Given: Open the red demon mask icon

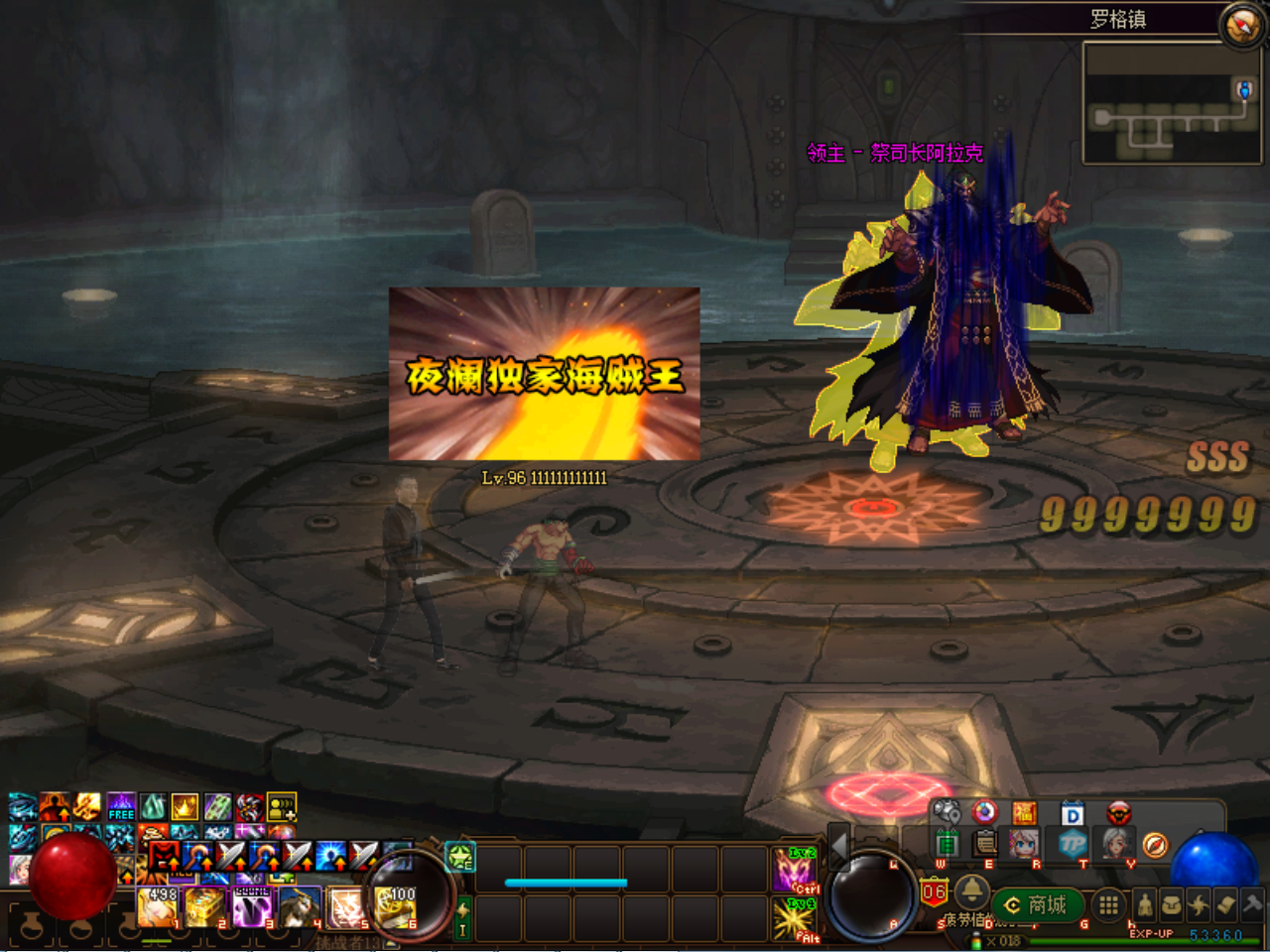Looking at the screenshot, I should [1119, 814].
